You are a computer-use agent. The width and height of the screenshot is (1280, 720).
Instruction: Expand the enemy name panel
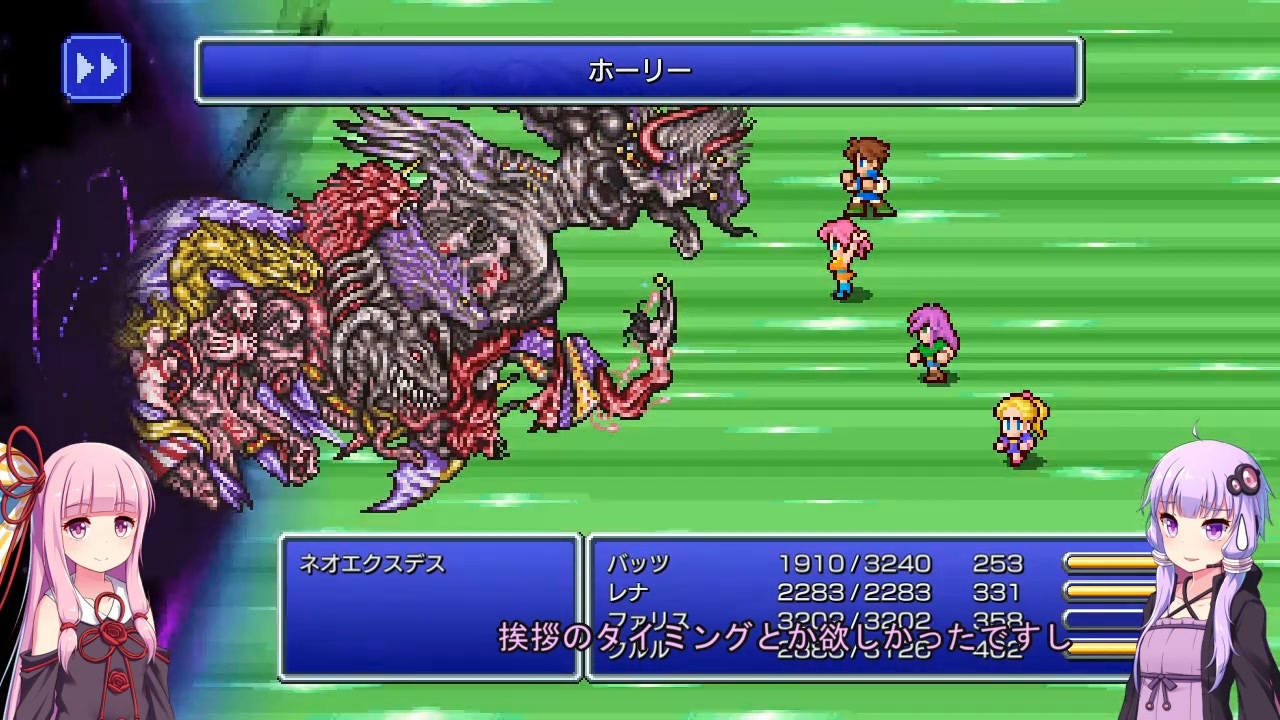tap(430, 600)
